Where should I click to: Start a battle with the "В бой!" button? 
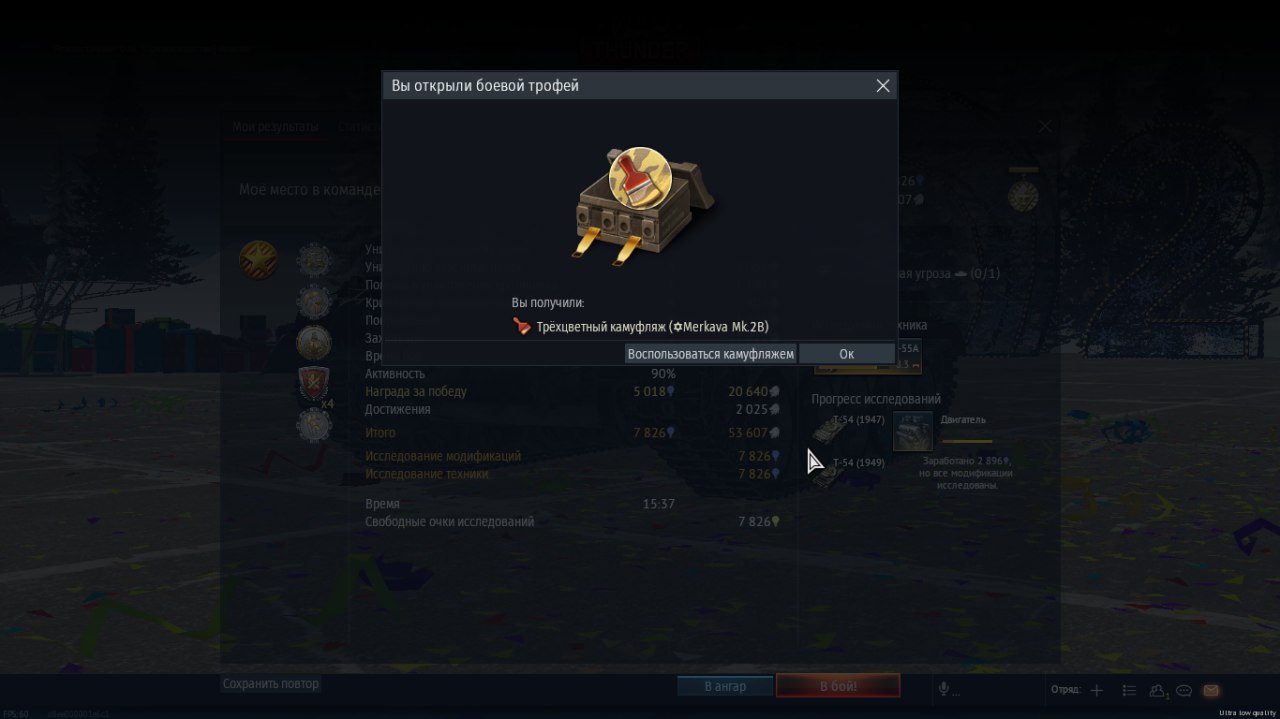[838, 686]
